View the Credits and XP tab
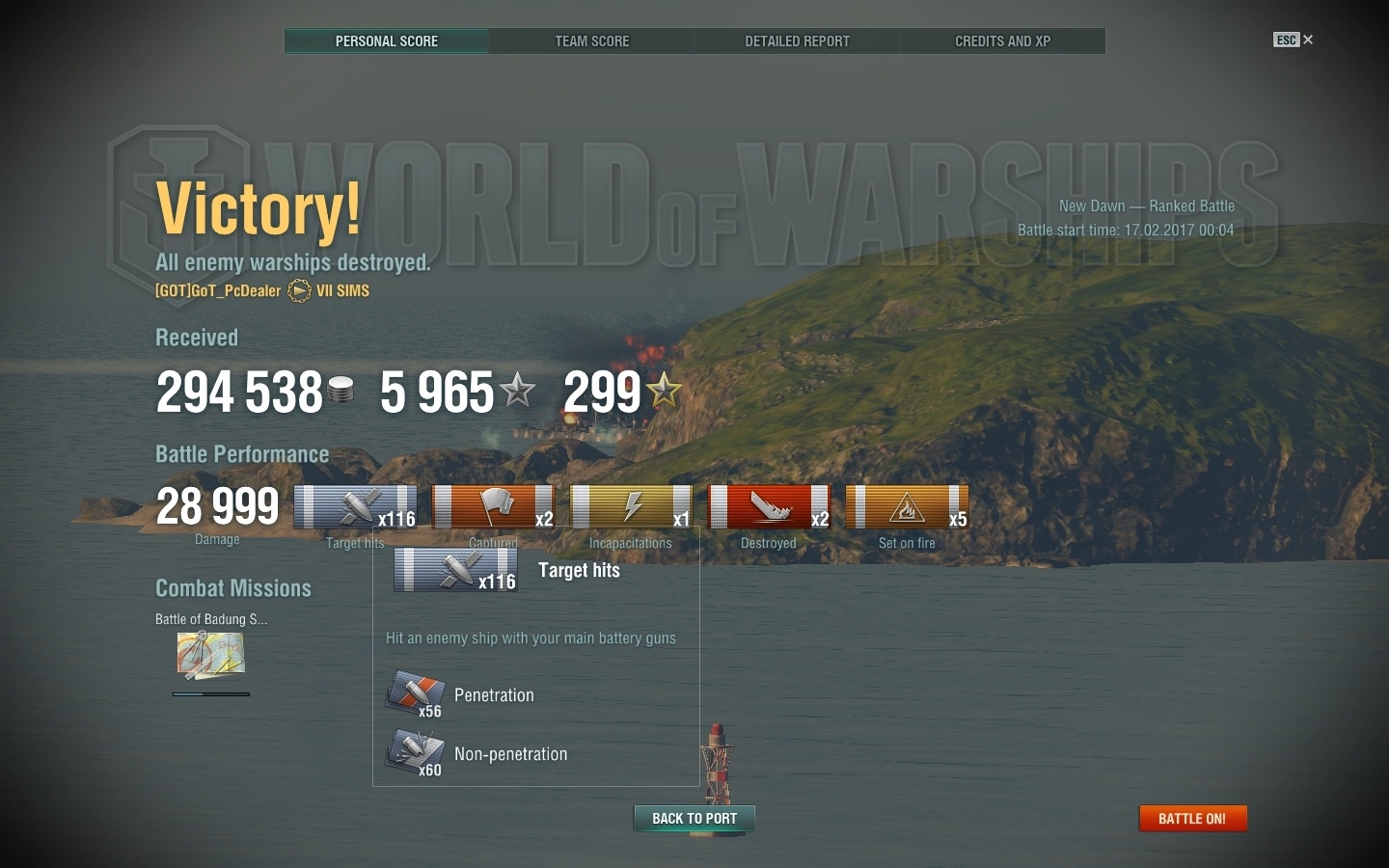Screen dimensions: 1389x868 coord(1002,41)
